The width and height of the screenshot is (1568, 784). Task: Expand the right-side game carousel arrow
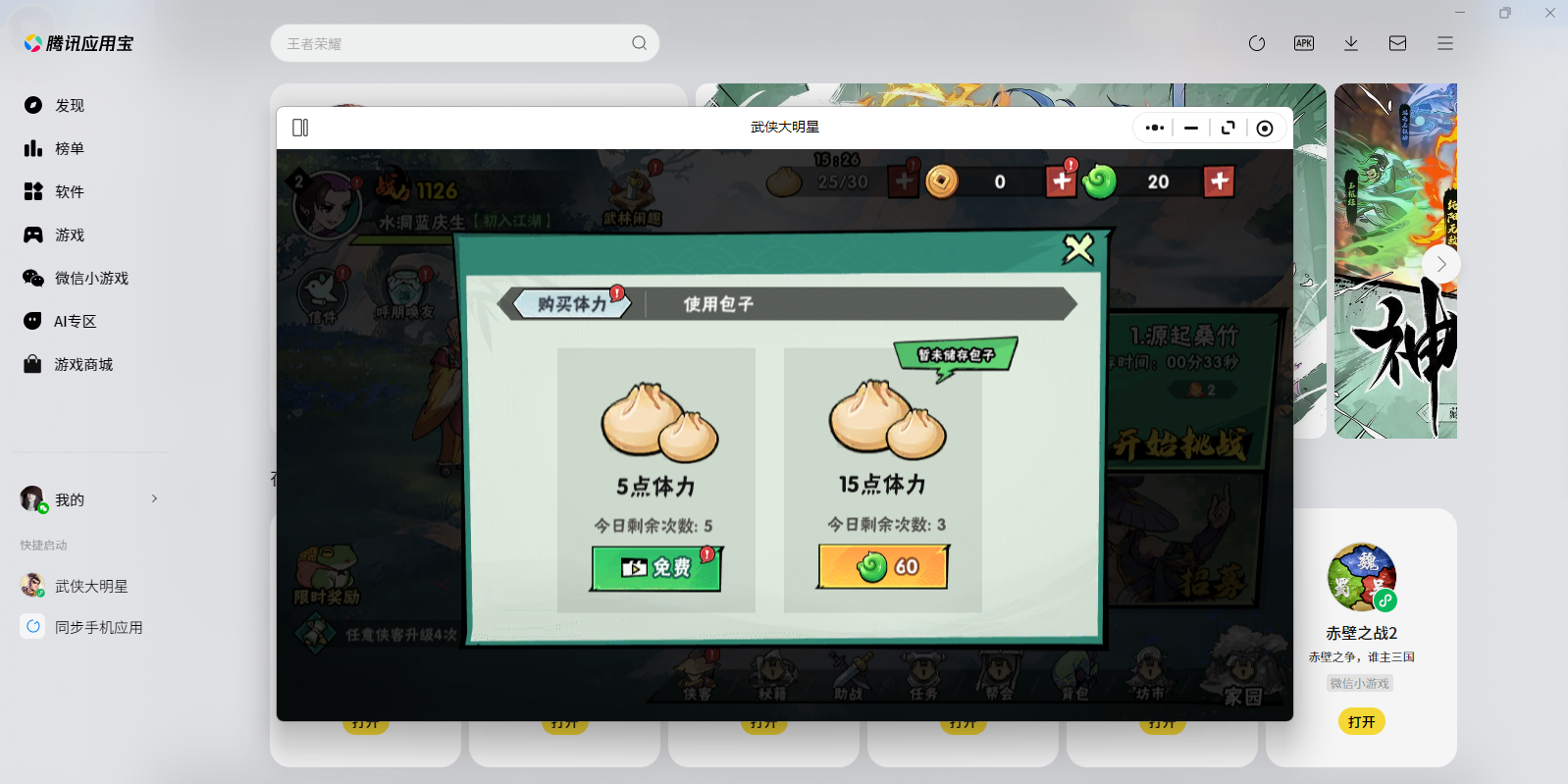point(1440,263)
